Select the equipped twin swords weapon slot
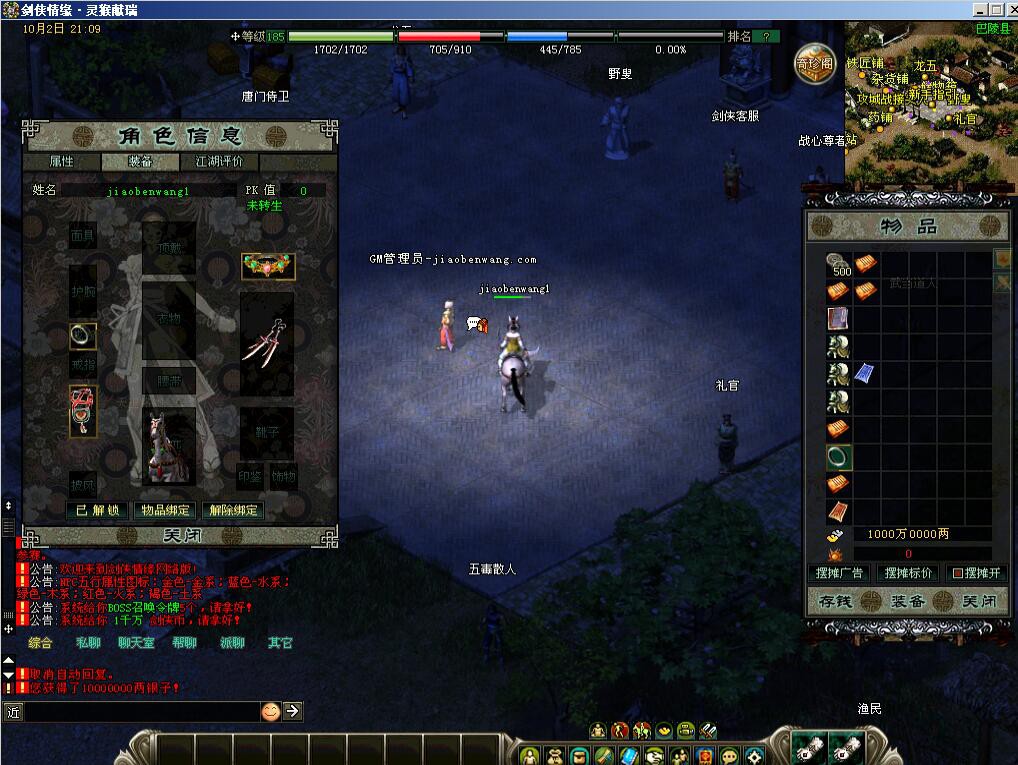The height and width of the screenshot is (765, 1018). (x=267, y=343)
